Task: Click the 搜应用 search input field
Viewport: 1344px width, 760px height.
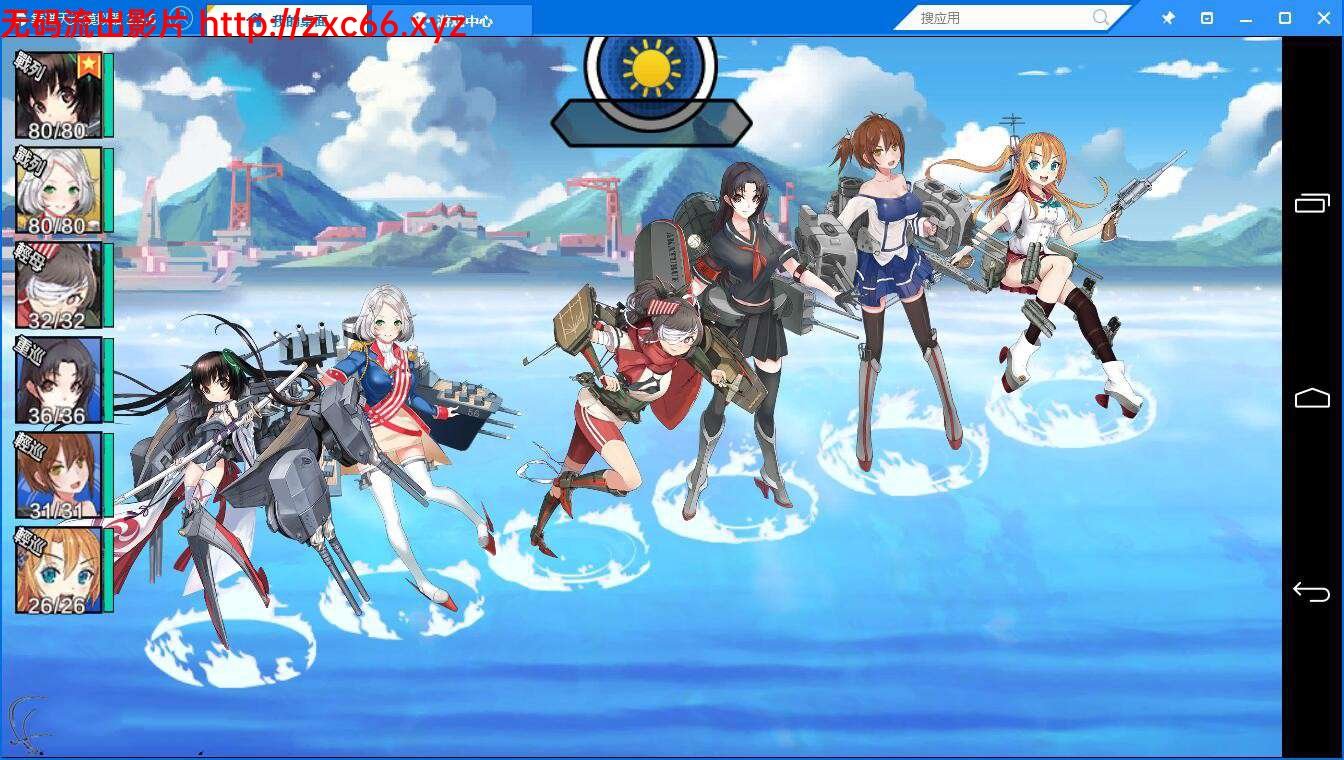Action: [1000, 17]
